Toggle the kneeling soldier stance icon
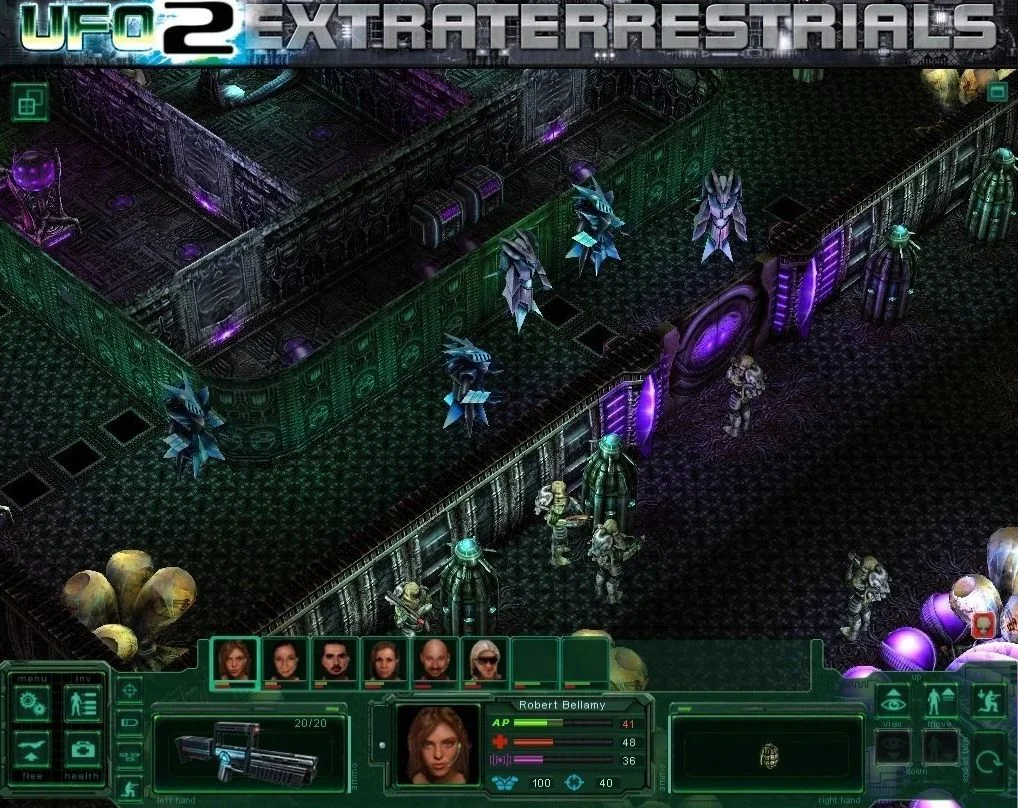Screen dimensions: 1018x808 point(130,790)
